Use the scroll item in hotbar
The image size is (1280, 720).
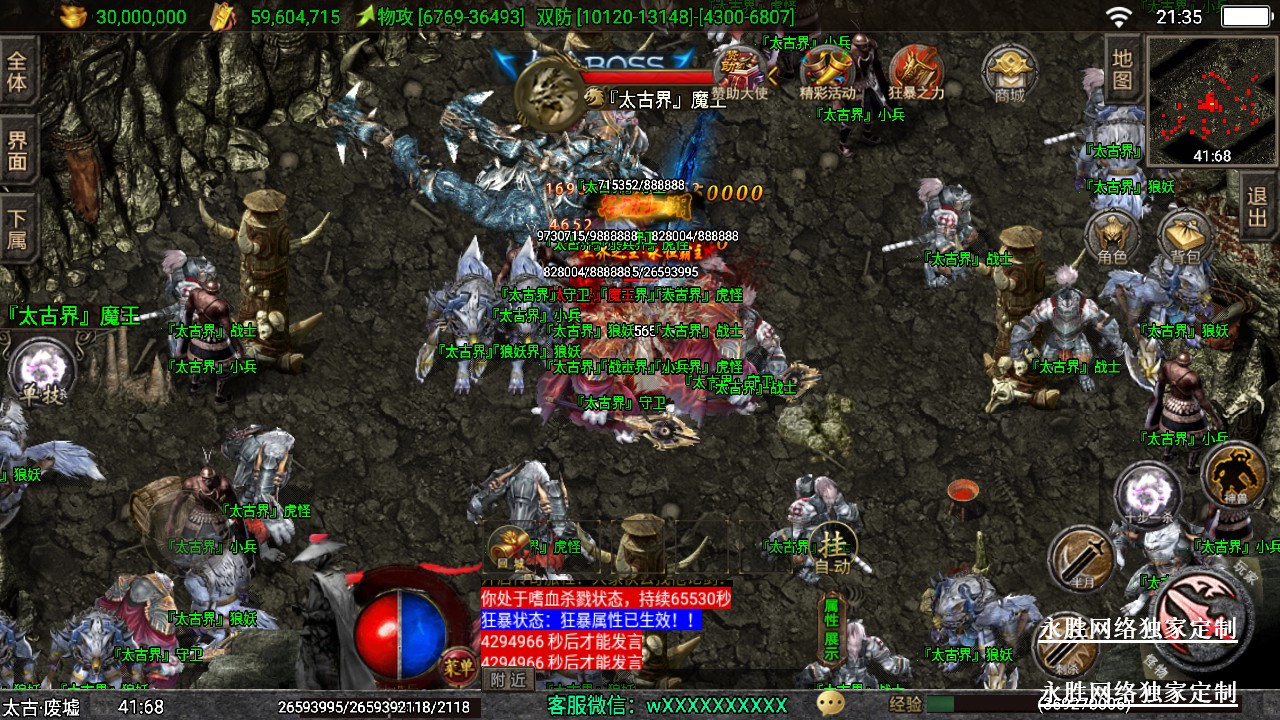tap(509, 547)
